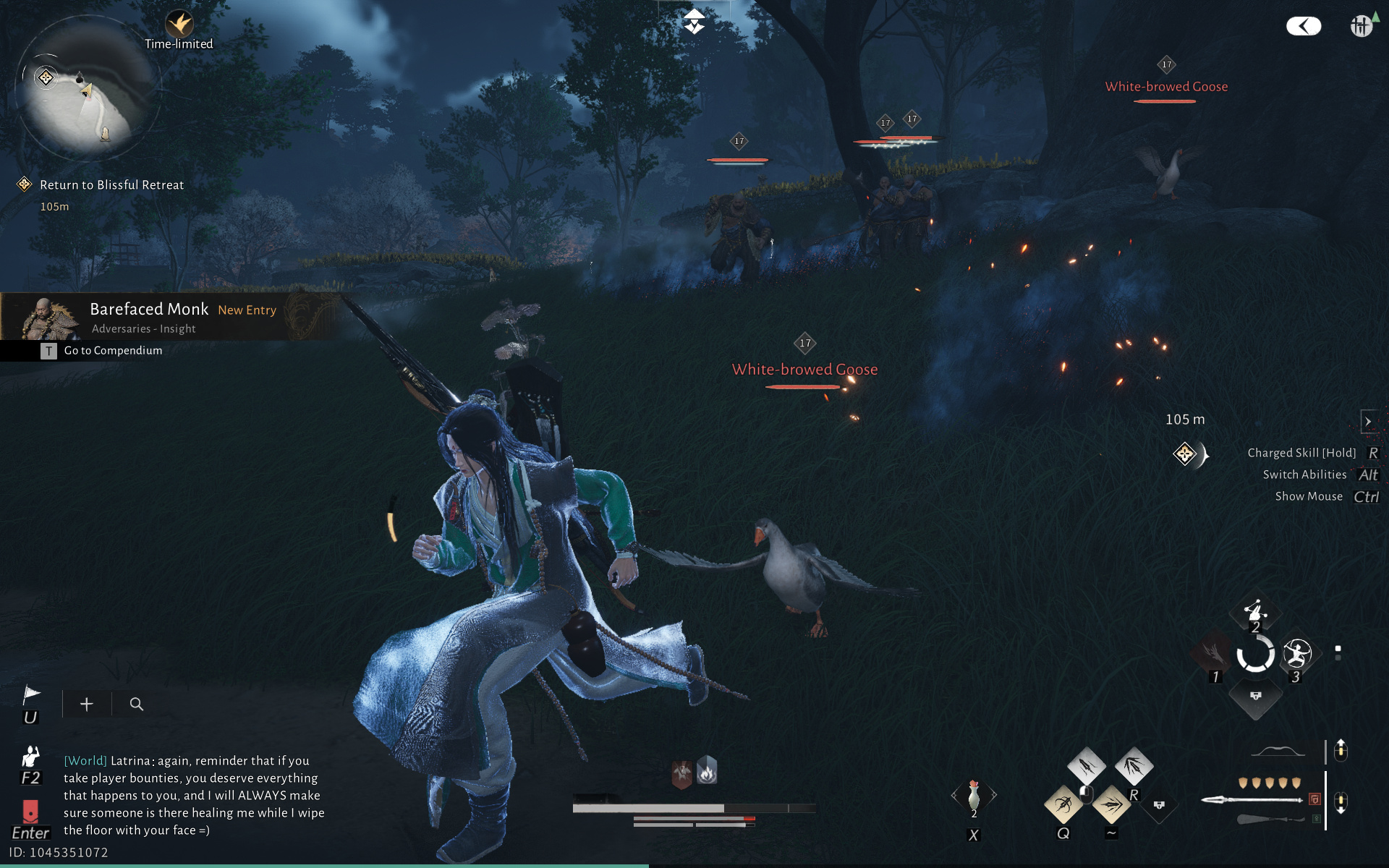Open the Time-limited event icon
The width and height of the screenshot is (1389, 868).
pyautogui.click(x=179, y=25)
